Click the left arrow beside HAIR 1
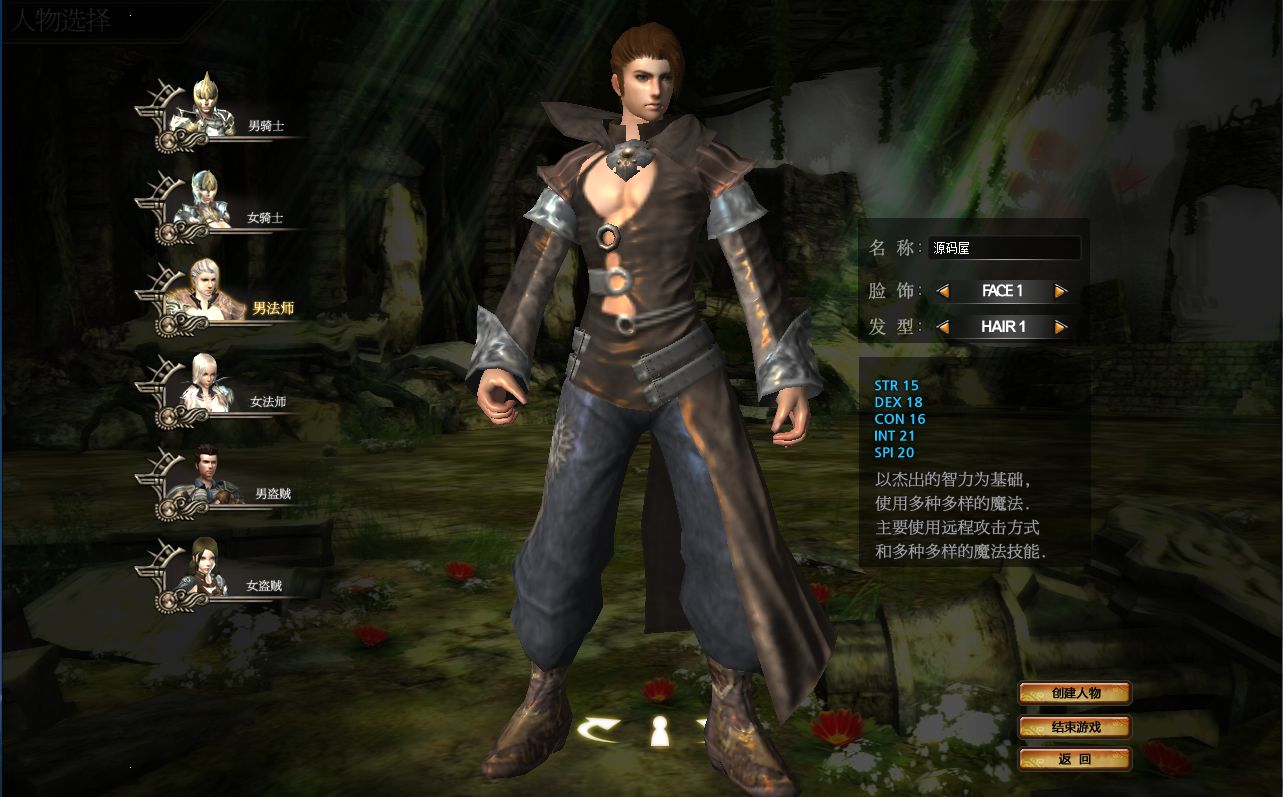 tap(941, 326)
